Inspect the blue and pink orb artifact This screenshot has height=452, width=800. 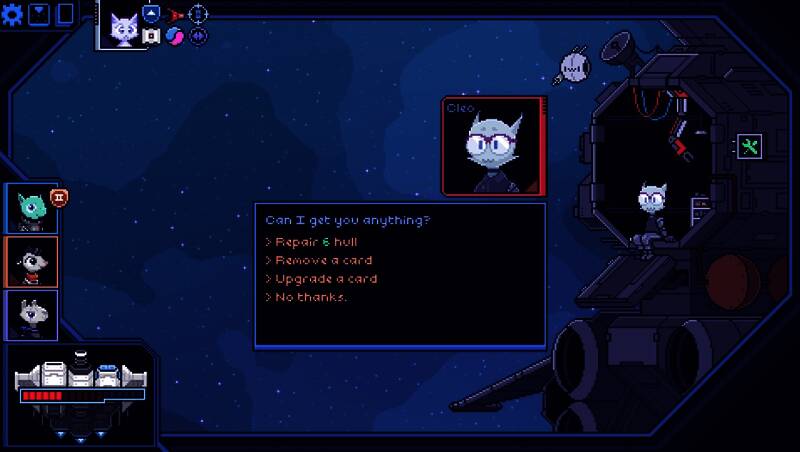tap(175, 36)
